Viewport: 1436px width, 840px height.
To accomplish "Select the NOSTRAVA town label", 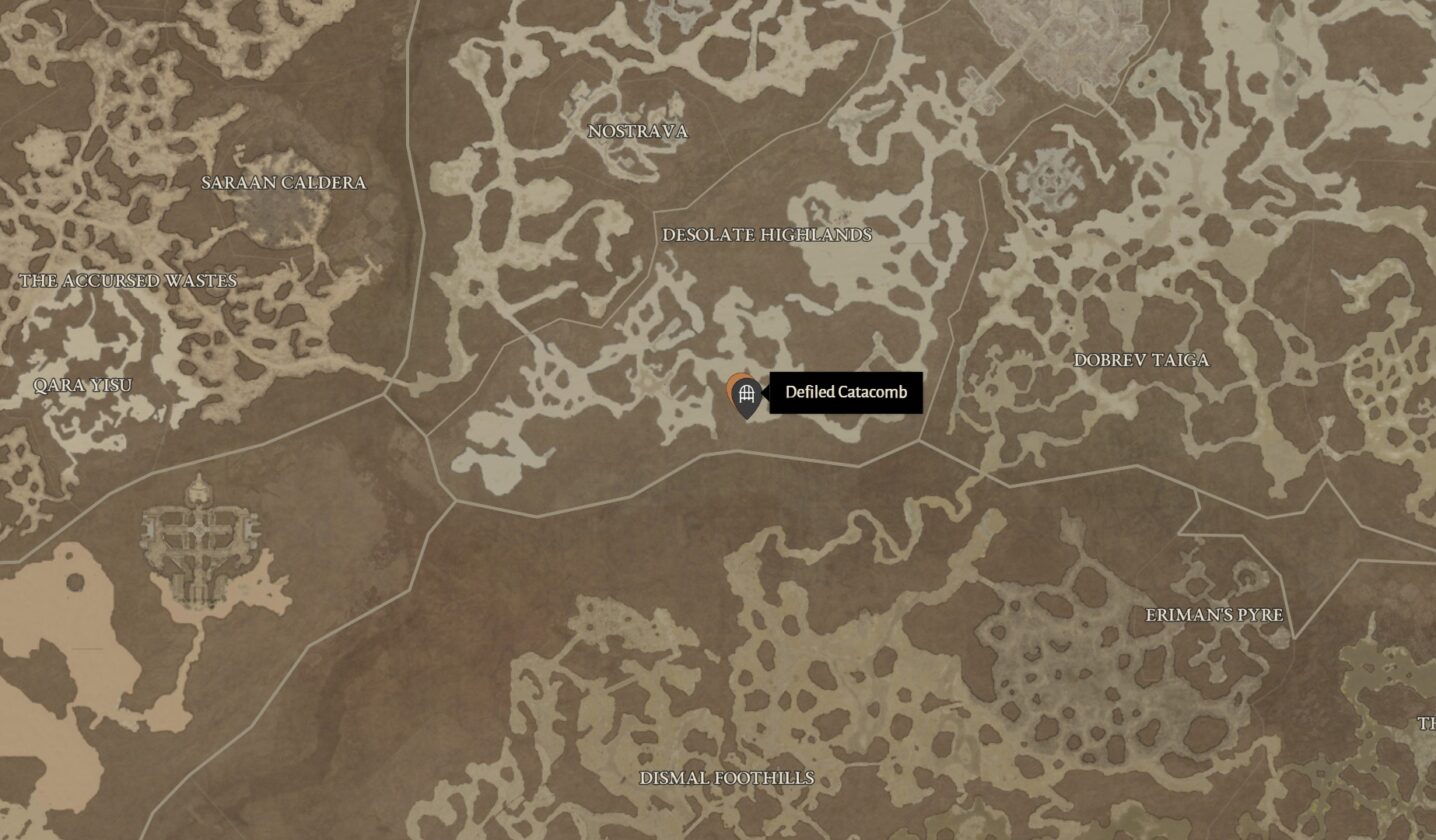I will [637, 131].
